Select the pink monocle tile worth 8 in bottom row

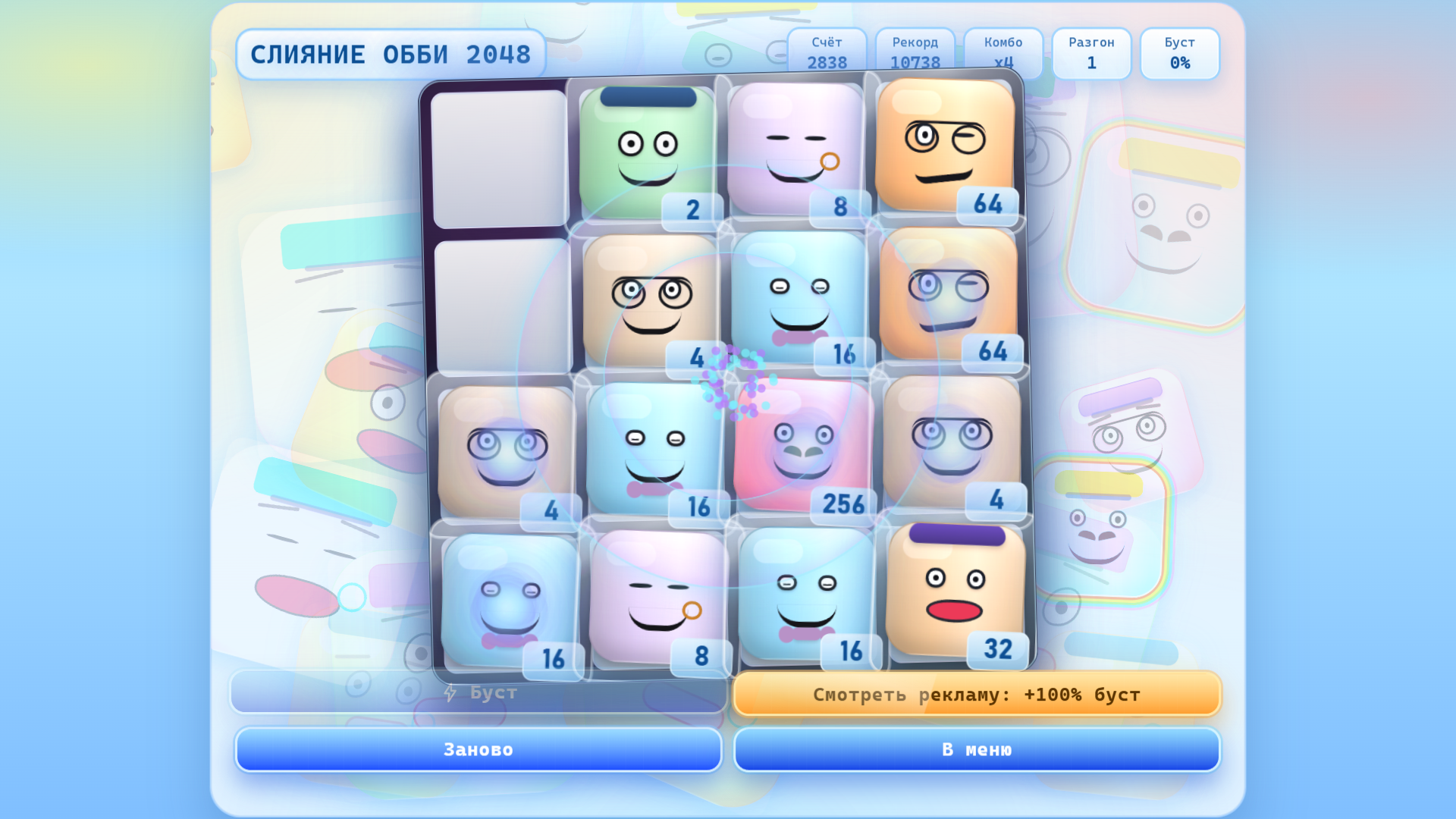(x=652, y=599)
